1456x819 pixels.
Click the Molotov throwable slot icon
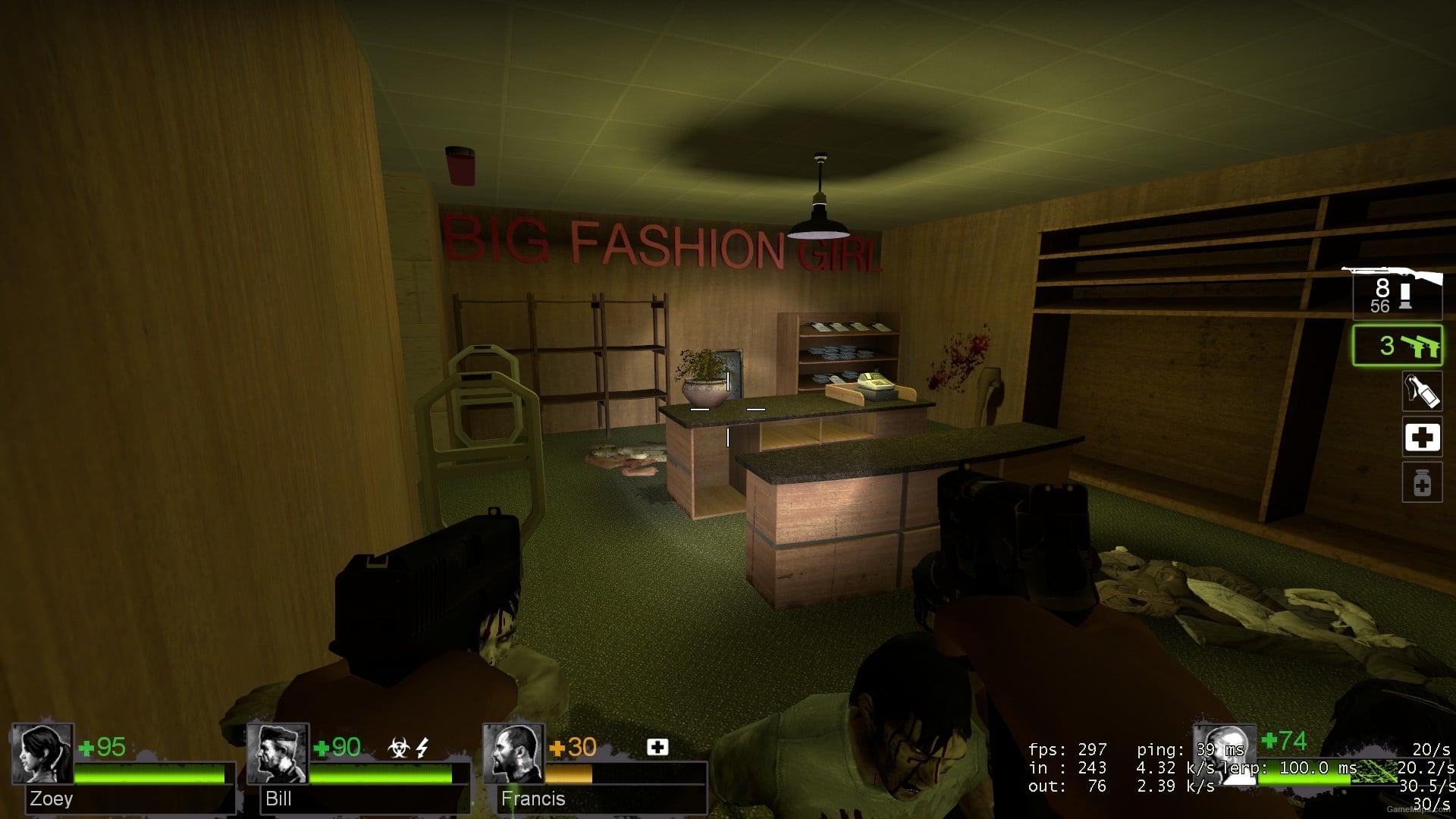(x=1422, y=393)
